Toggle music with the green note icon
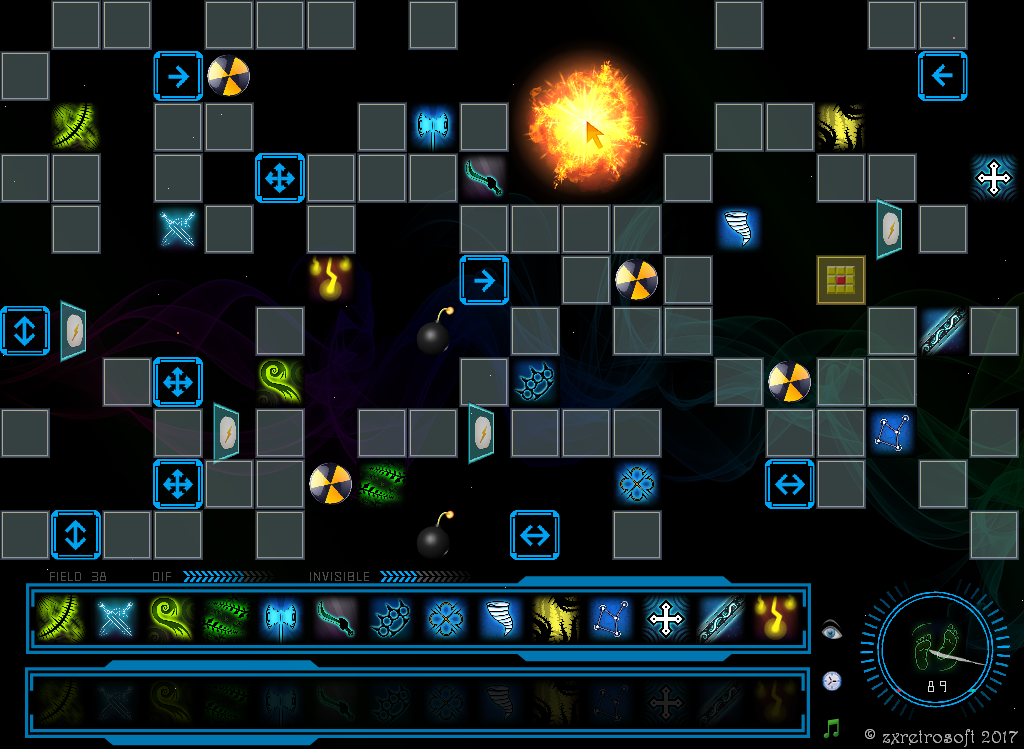1024x749 pixels. tap(832, 729)
